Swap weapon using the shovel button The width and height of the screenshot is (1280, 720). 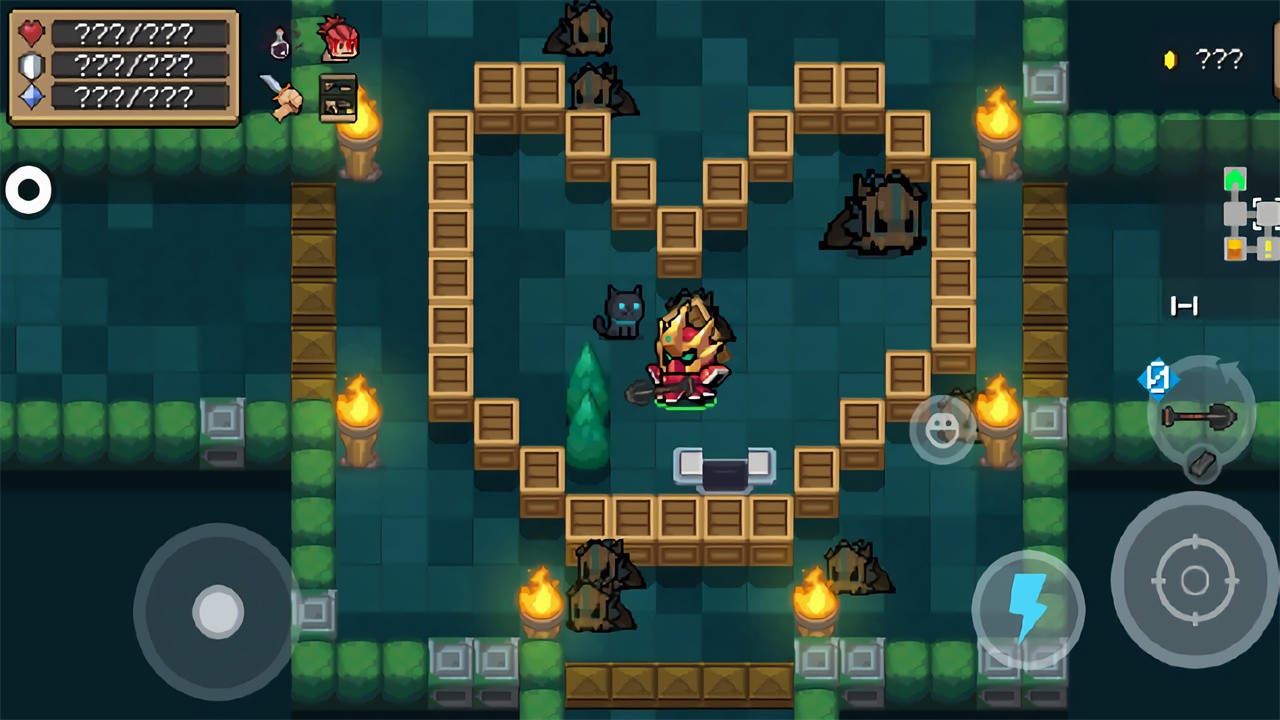point(1198,413)
